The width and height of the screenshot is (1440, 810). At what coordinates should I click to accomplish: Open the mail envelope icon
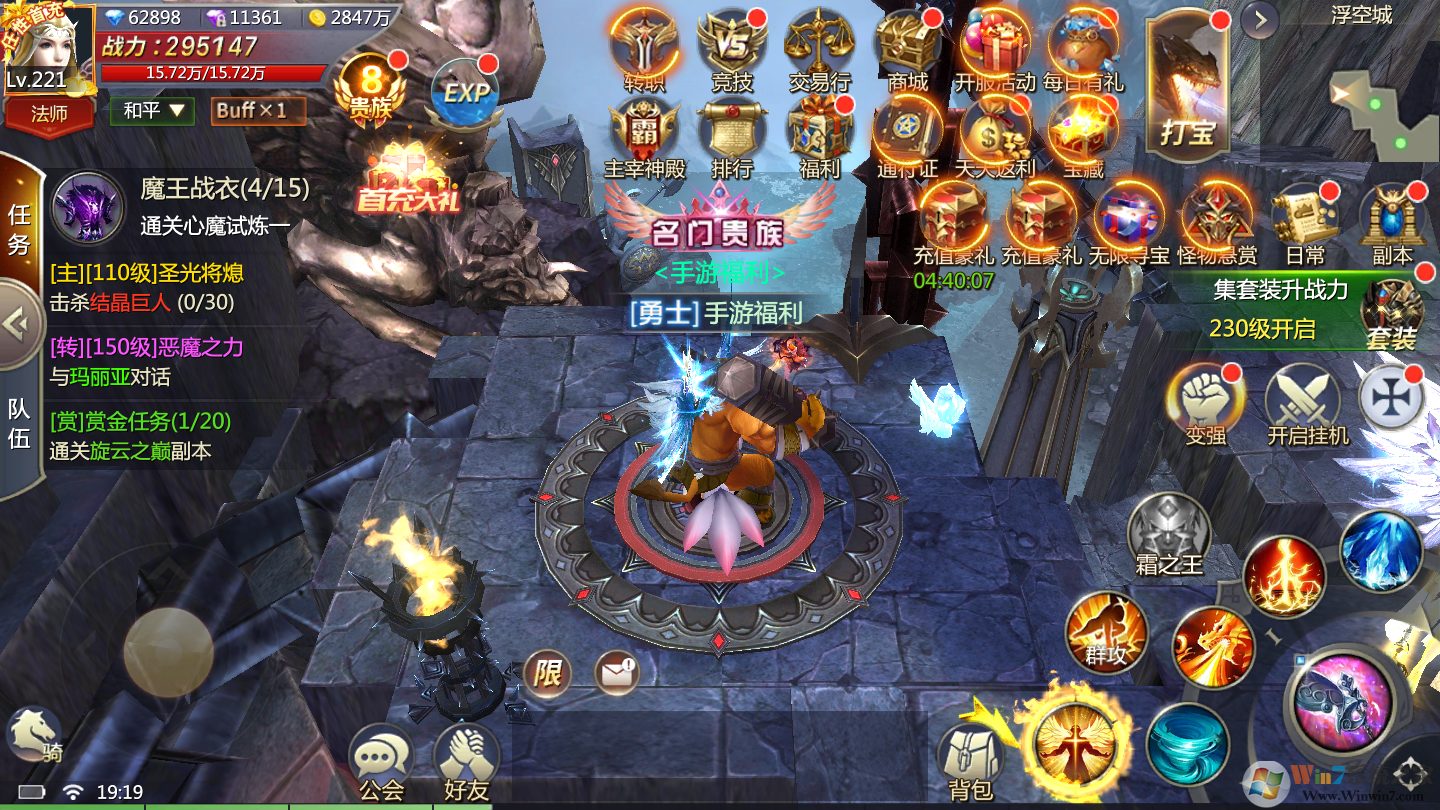click(x=617, y=673)
